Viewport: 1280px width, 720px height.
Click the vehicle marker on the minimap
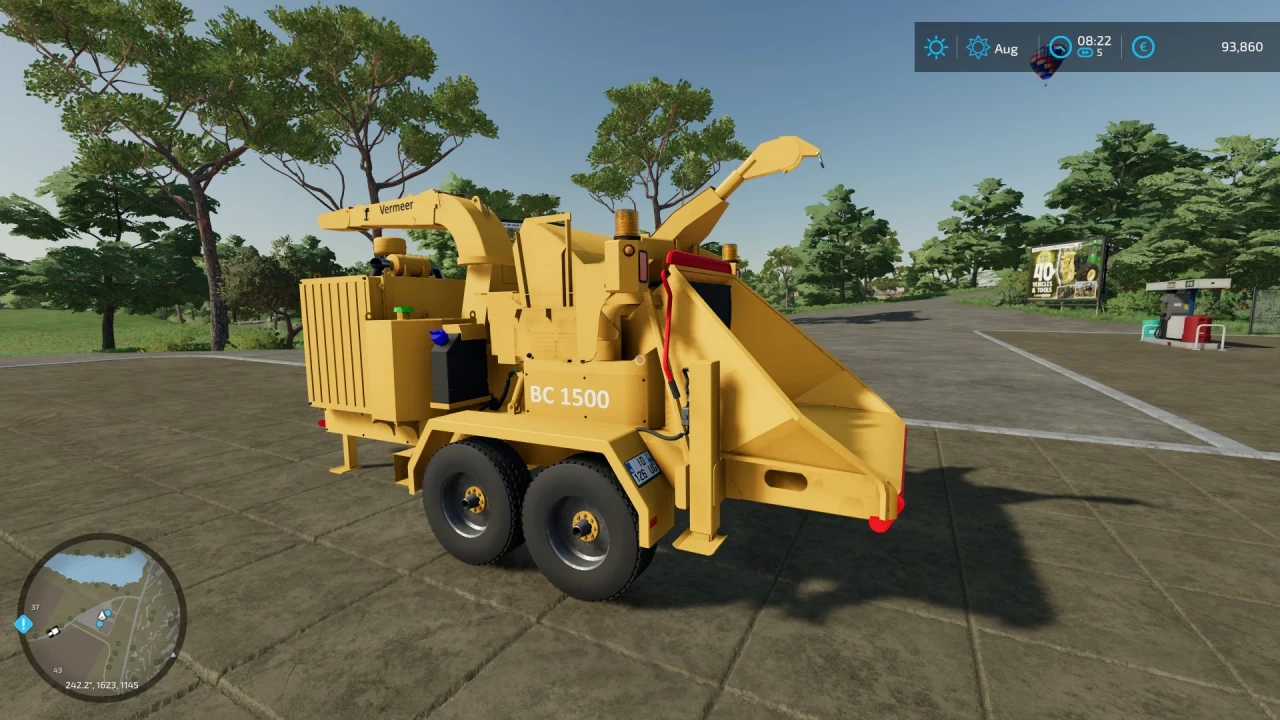point(54,632)
